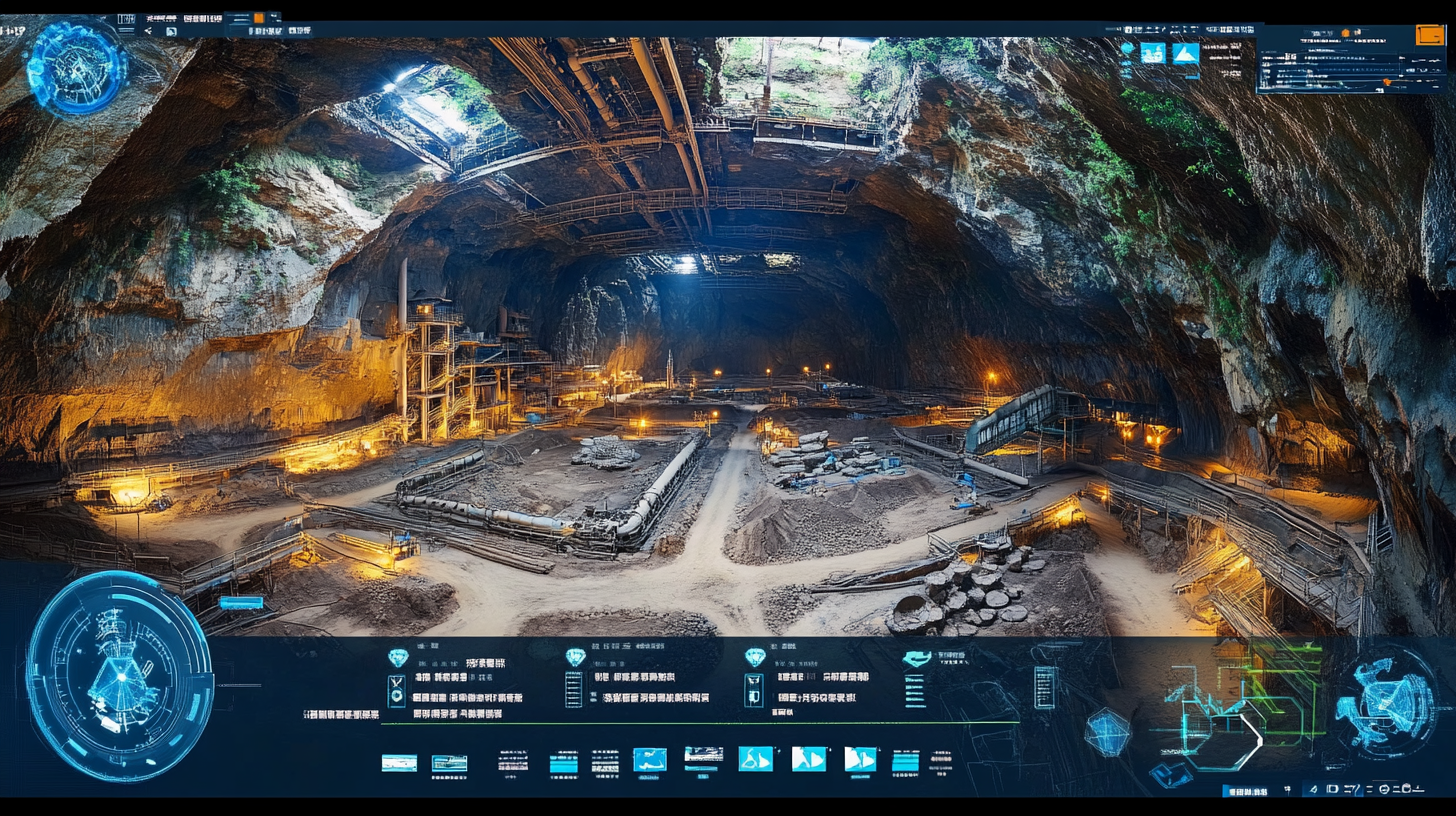Select the blue hexagonal crystal icon

1107,732
